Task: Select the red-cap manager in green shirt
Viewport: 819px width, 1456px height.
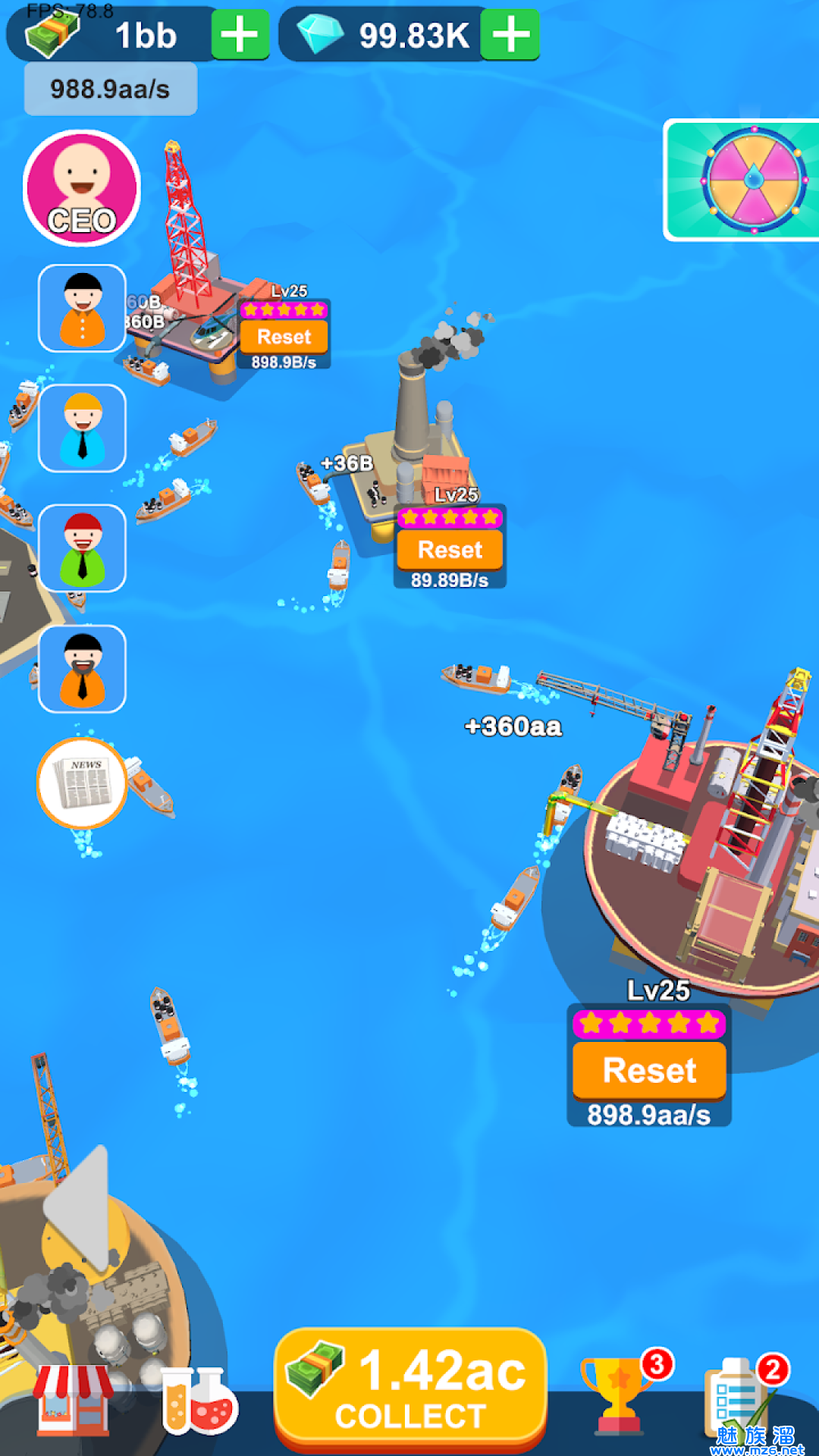Action: coord(82,548)
